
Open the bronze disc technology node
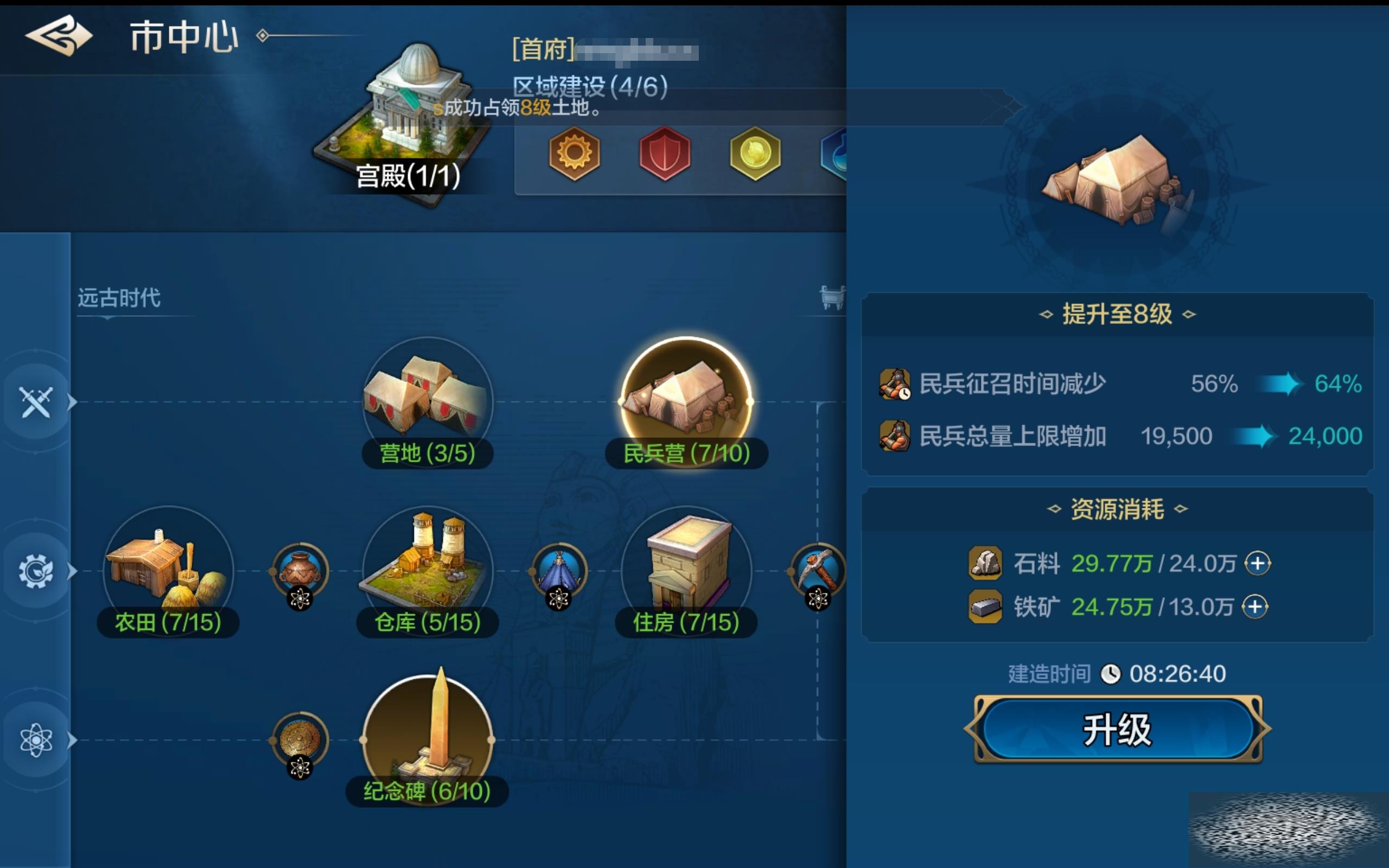300,739
